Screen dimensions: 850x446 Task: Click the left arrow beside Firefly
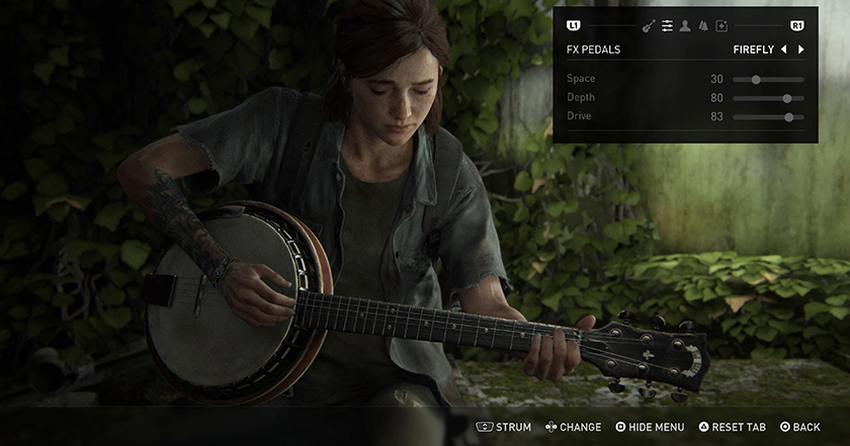(x=783, y=49)
